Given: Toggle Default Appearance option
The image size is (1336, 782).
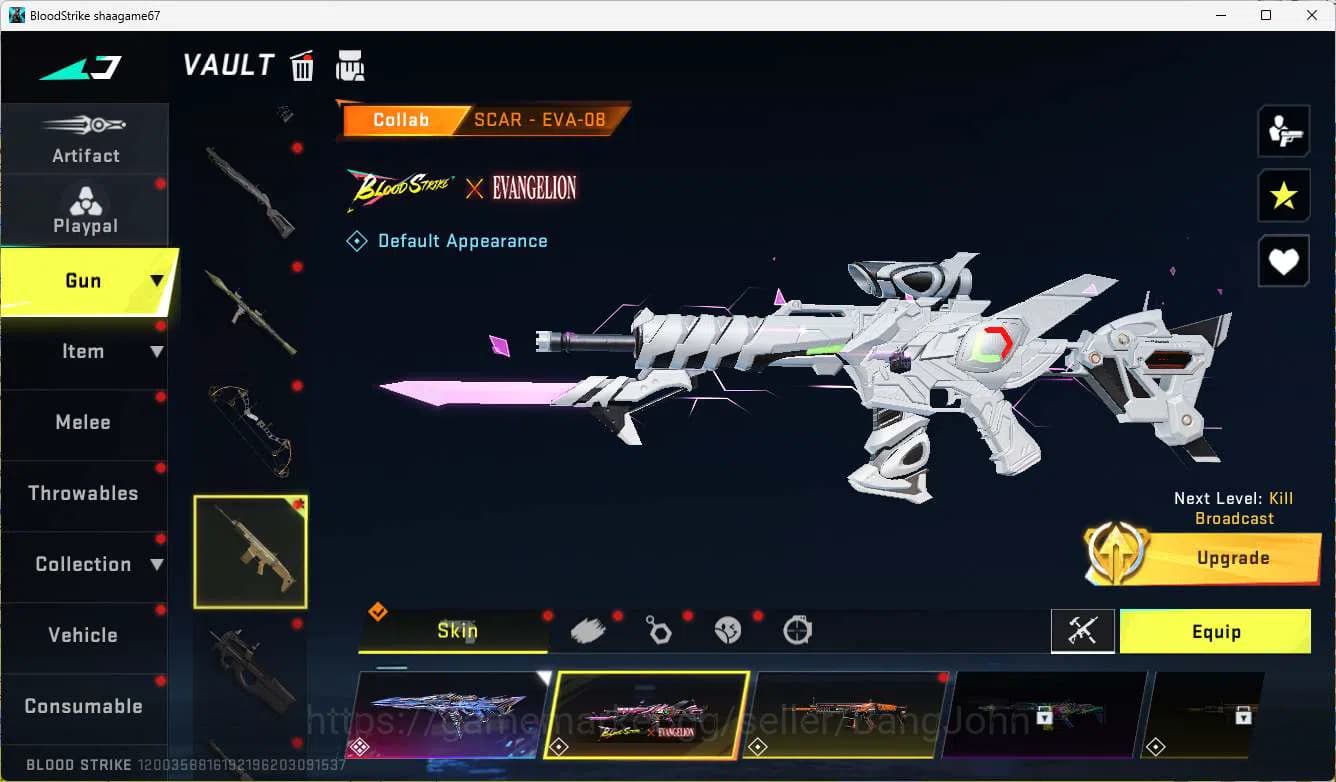Looking at the screenshot, I should pos(447,240).
